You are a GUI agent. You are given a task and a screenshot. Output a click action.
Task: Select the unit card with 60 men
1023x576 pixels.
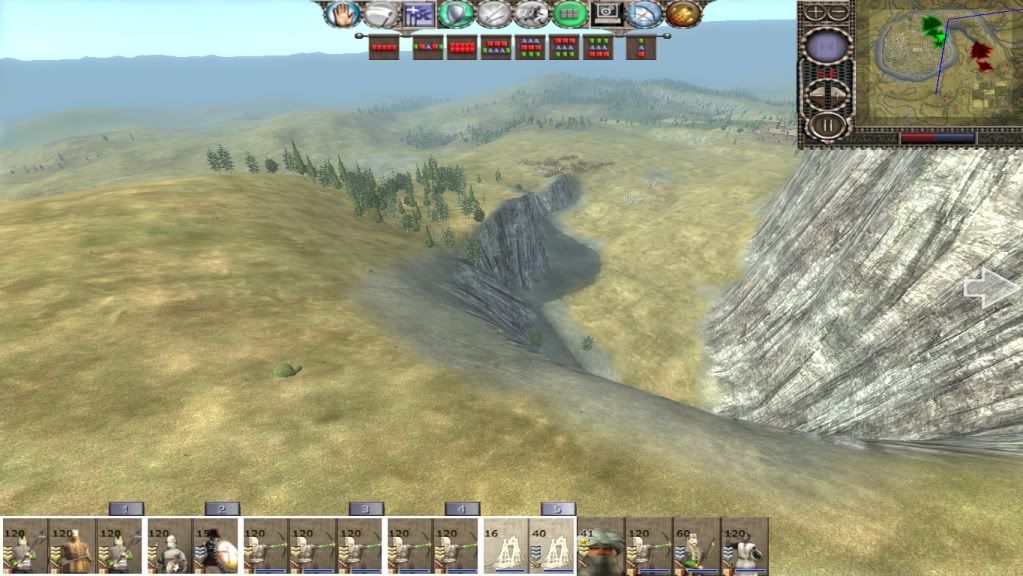pos(696,546)
